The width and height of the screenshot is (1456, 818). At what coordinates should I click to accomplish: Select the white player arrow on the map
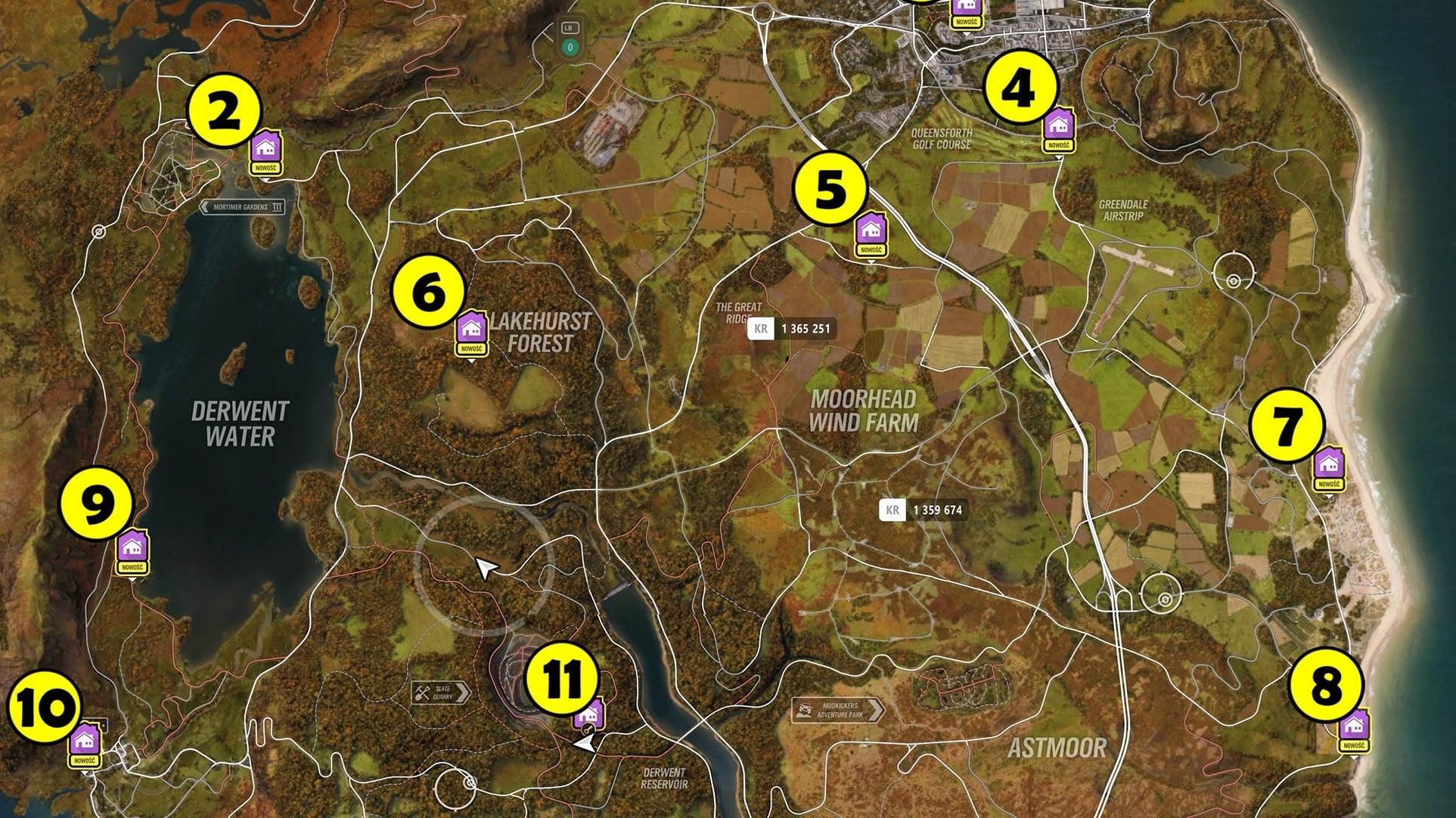pyautogui.click(x=485, y=569)
